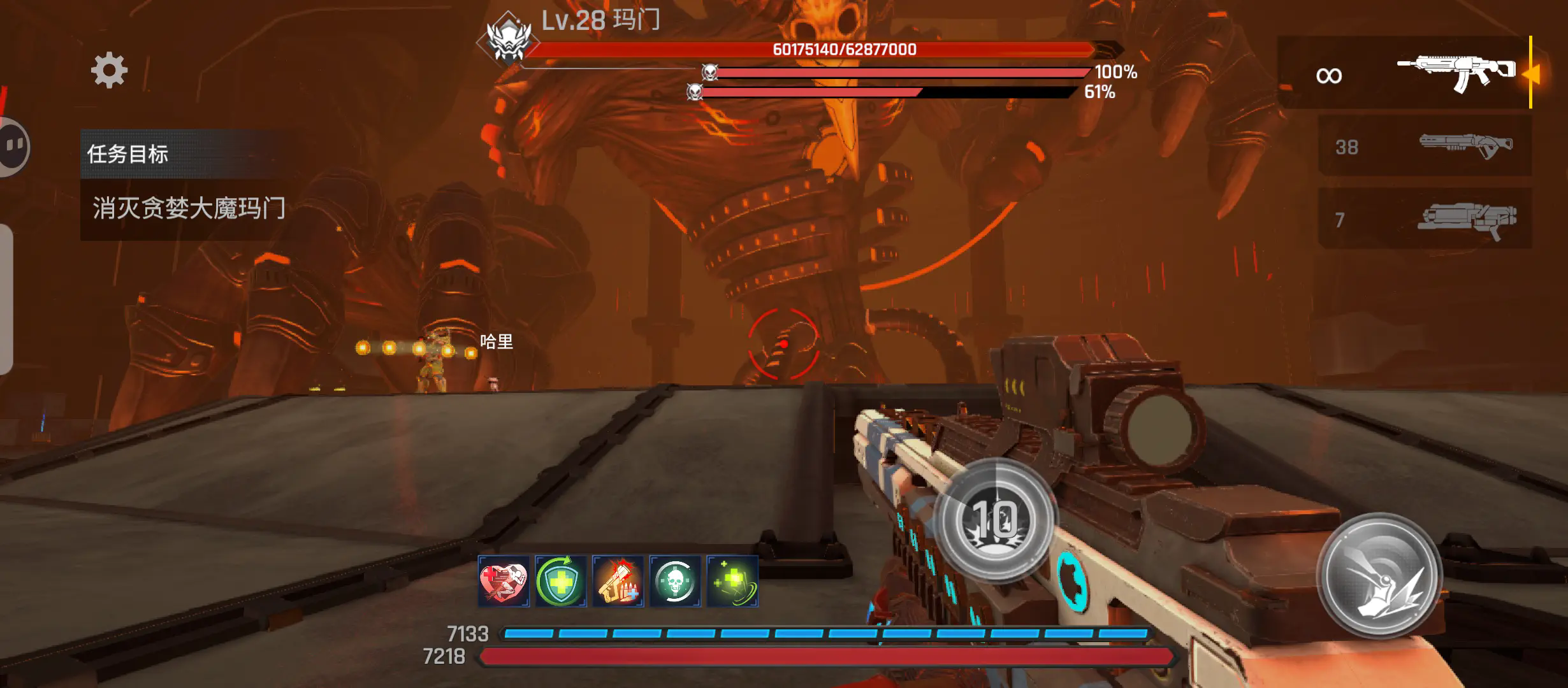Tap the heart buff icon
This screenshot has width=1568, height=688.
click(x=504, y=582)
